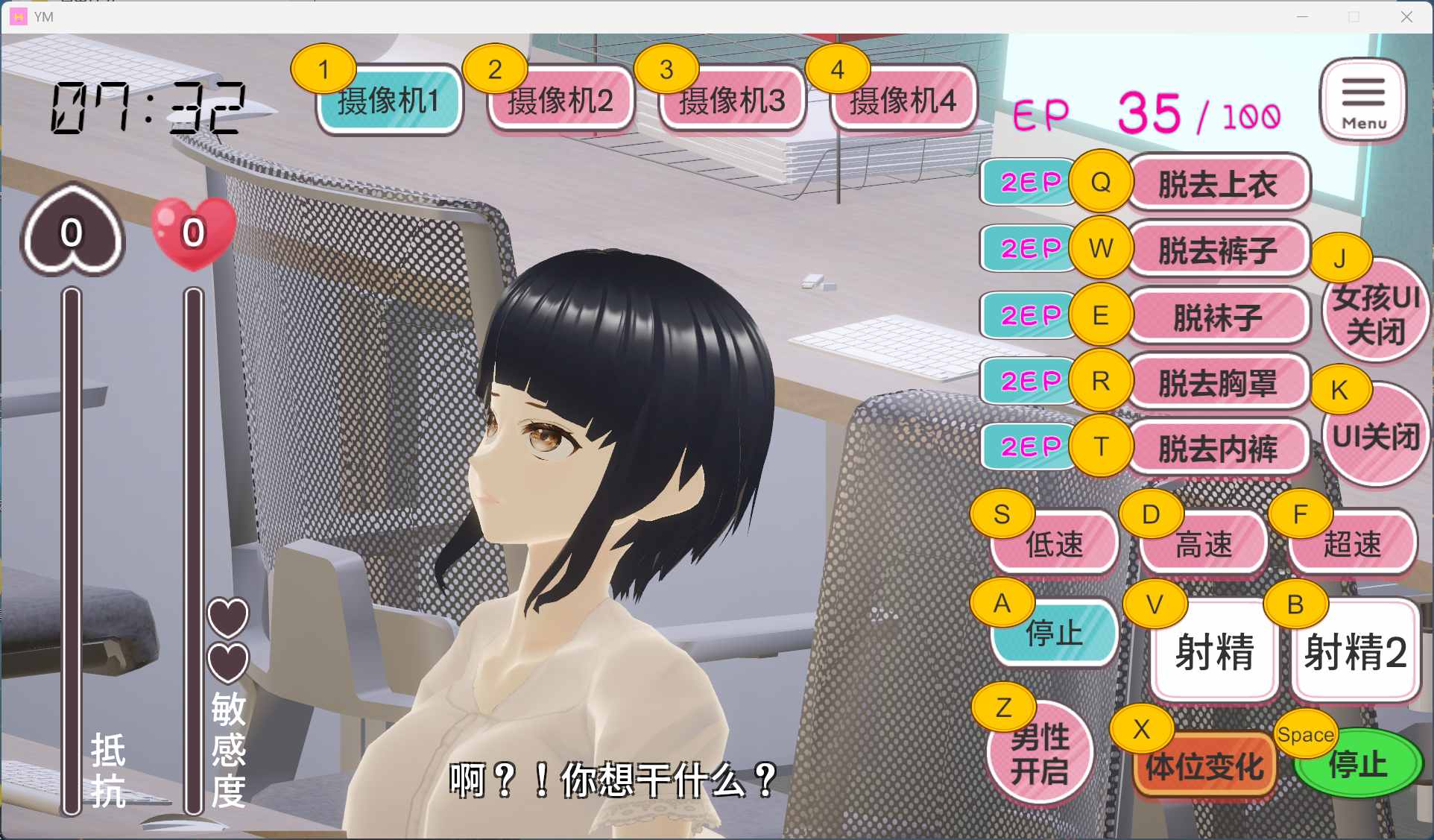The height and width of the screenshot is (840, 1434).
Task: Click the Space key badge above 停止
Action: coord(1306,735)
